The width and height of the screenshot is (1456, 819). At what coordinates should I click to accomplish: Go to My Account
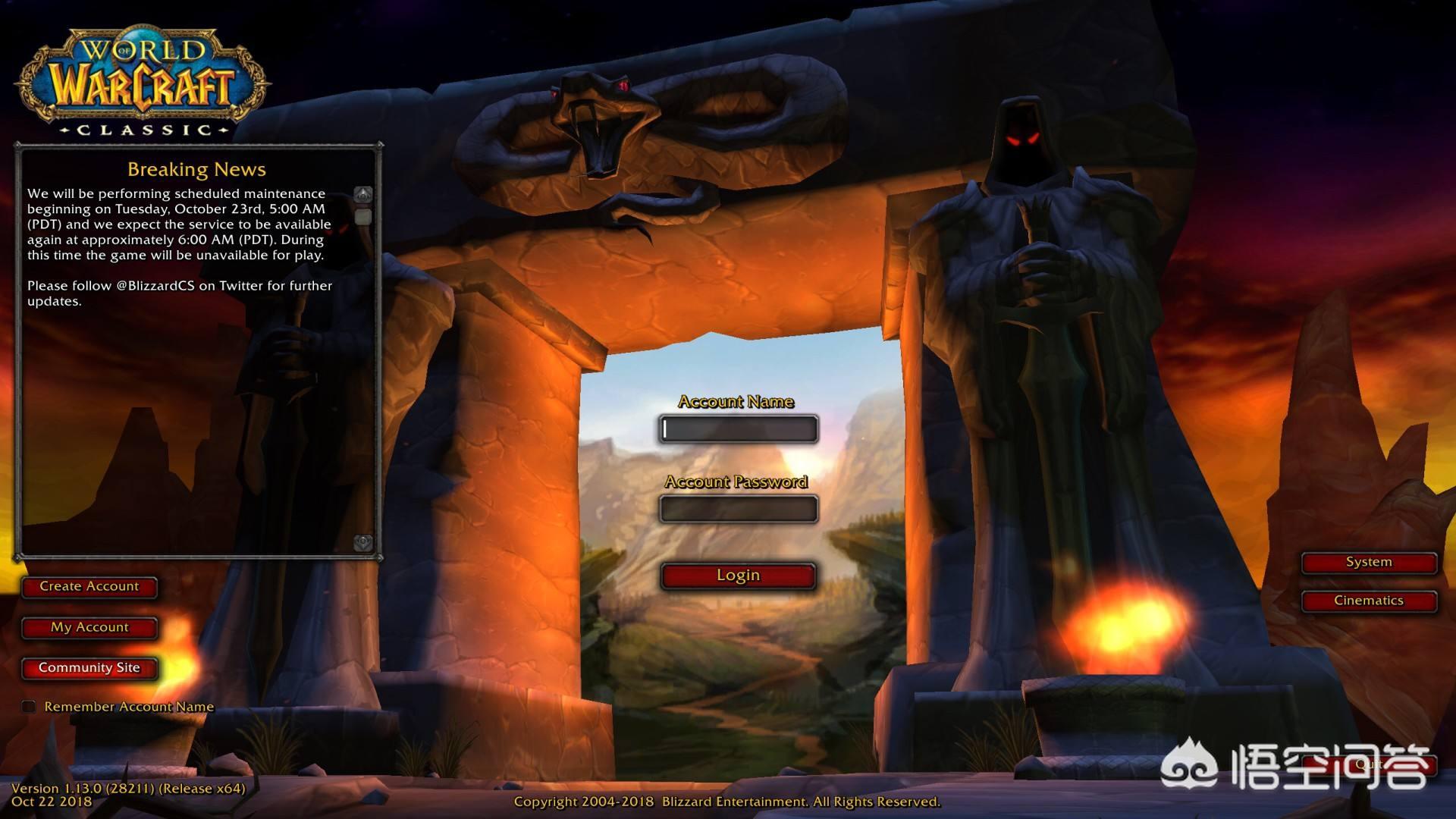pyautogui.click(x=89, y=628)
